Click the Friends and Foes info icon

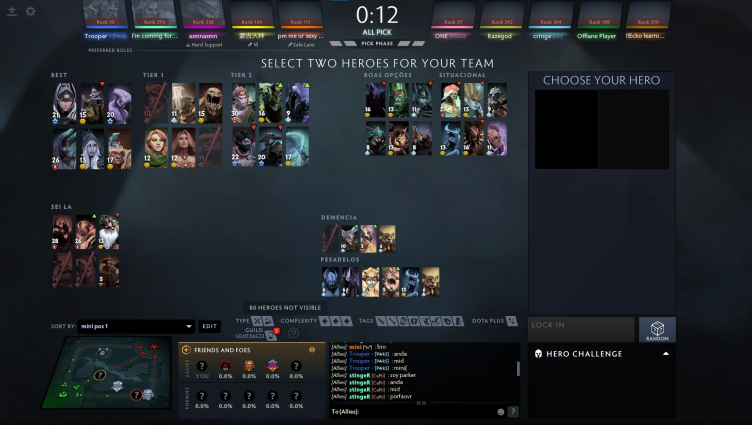[312, 350]
